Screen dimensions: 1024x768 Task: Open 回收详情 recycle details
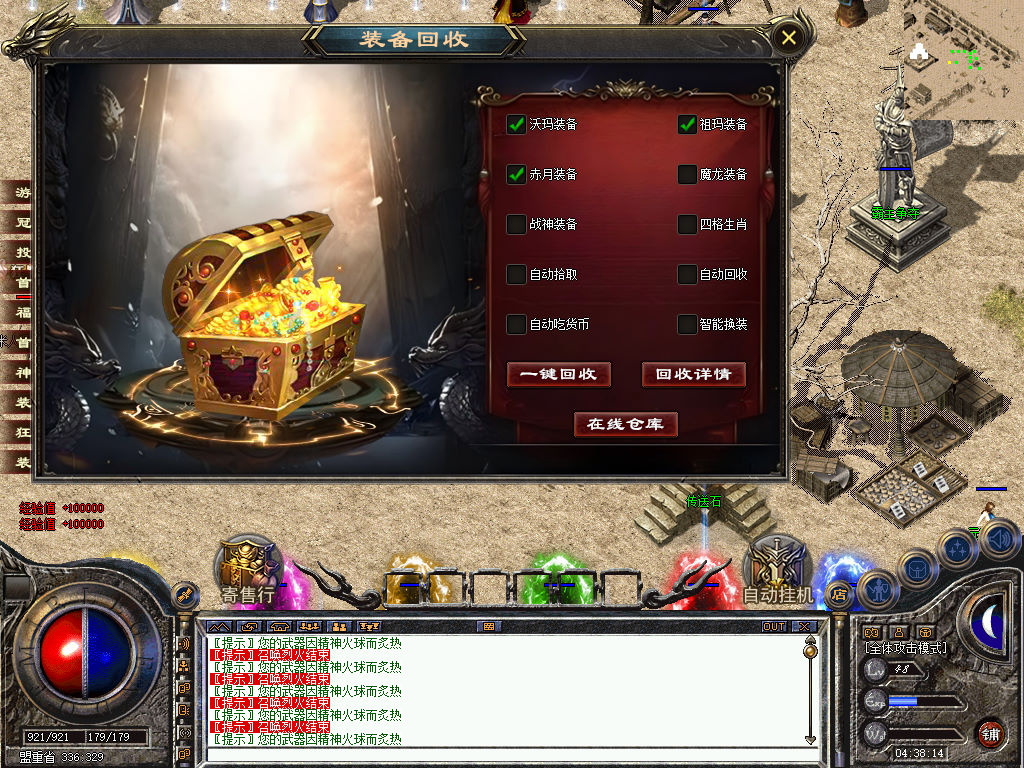[694, 375]
